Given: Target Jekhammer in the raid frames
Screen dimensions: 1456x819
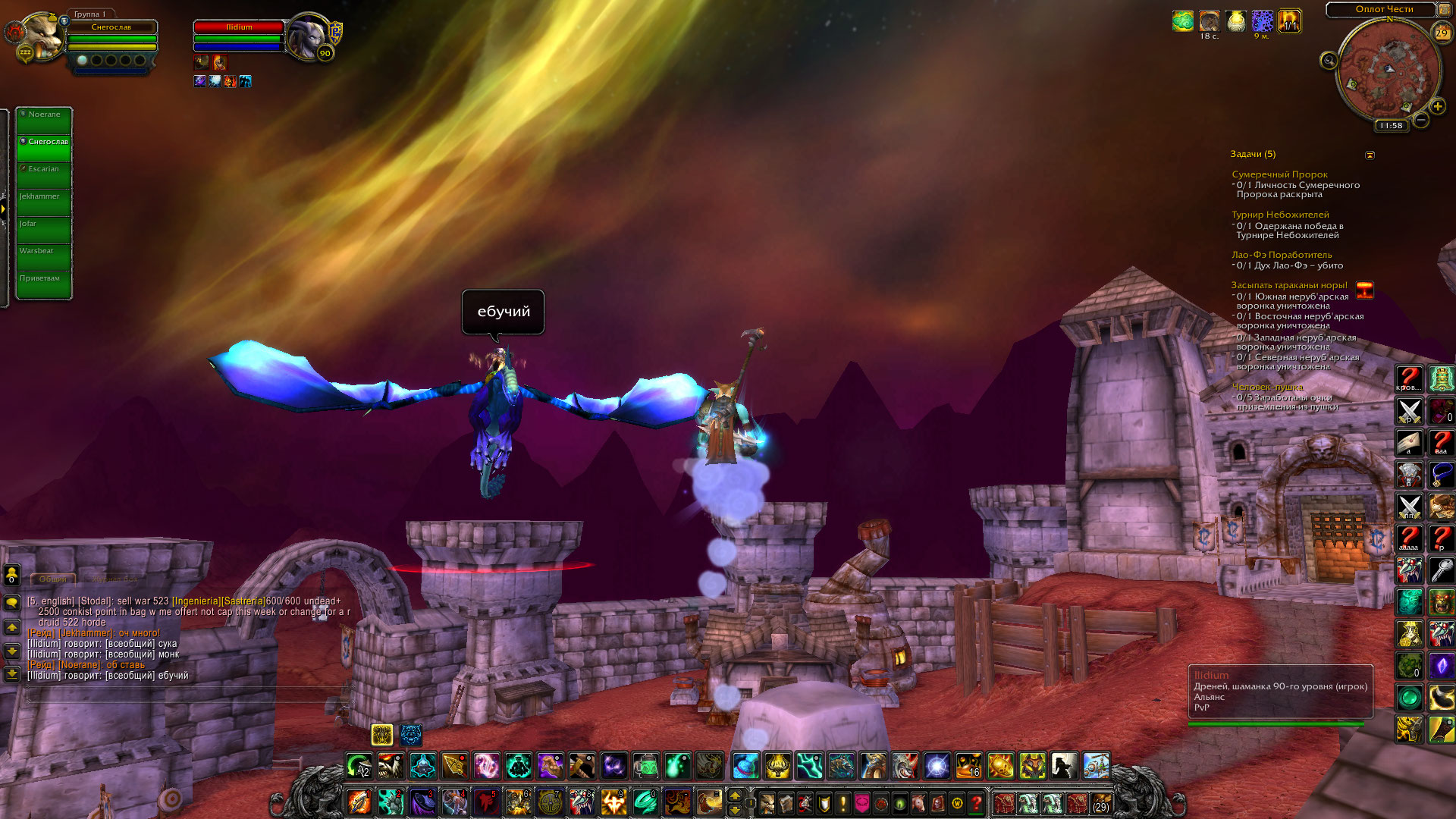Looking at the screenshot, I should tap(44, 203).
